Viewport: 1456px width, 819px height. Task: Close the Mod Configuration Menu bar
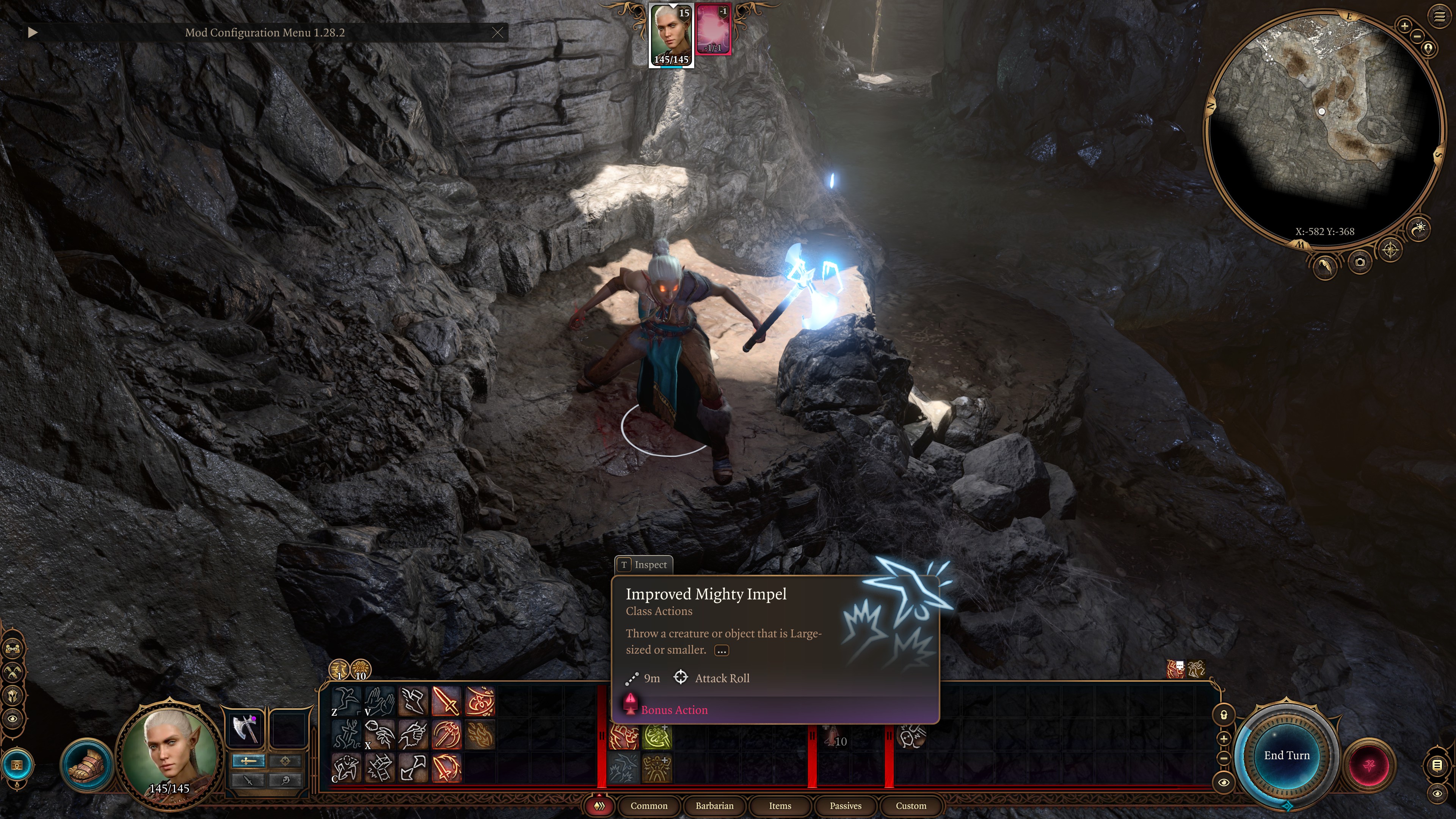tap(497, 33)
